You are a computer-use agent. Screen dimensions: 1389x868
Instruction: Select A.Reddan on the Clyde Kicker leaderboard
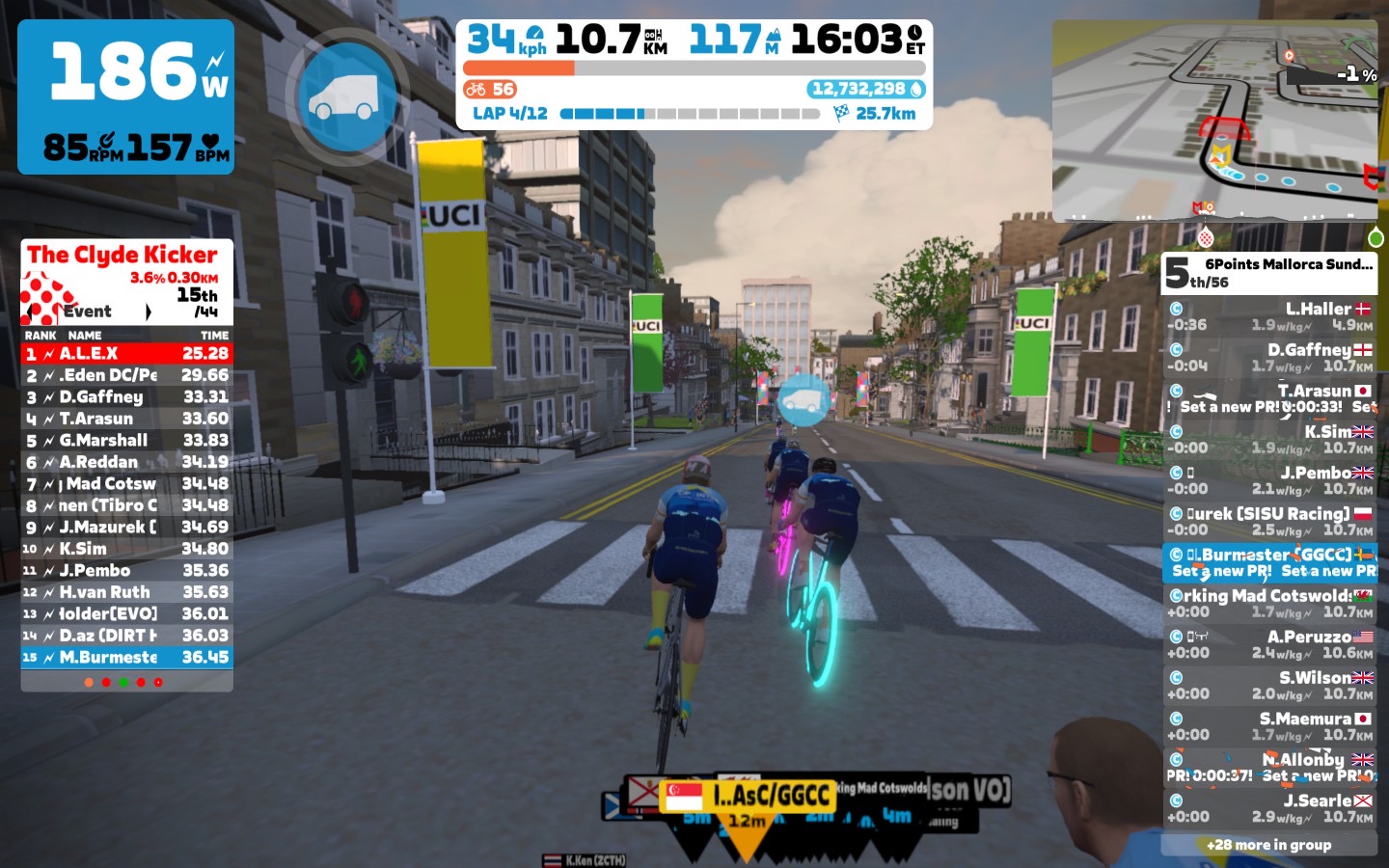tap(126, 462)
